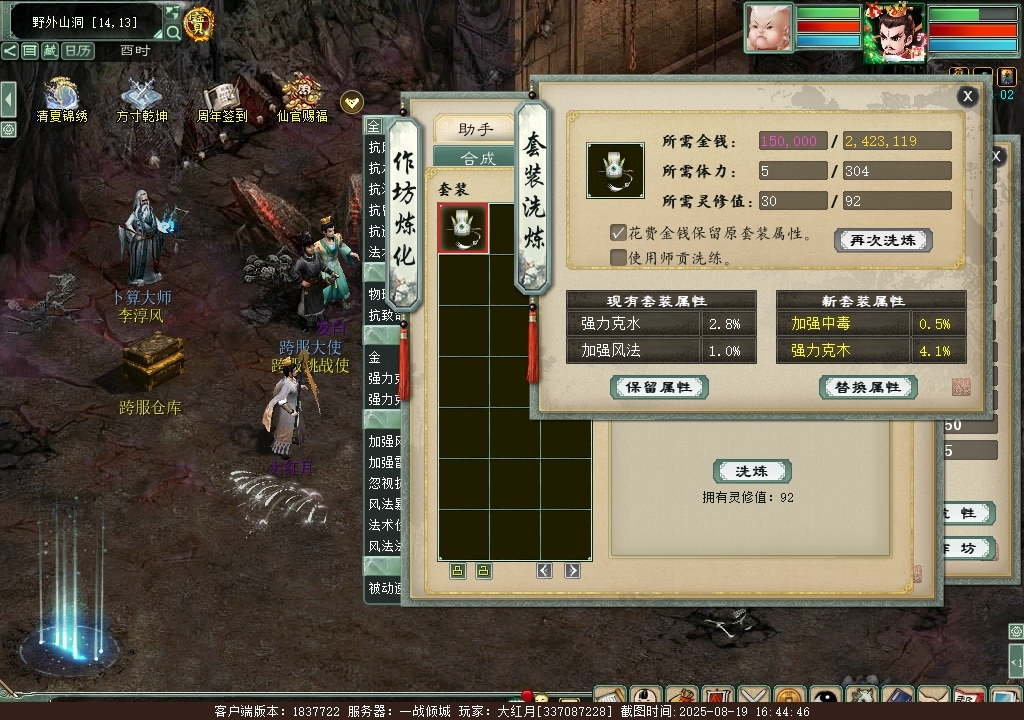
Task: Click the 洗炼 button above 拥有灵修值
Action: pos(752,471)
